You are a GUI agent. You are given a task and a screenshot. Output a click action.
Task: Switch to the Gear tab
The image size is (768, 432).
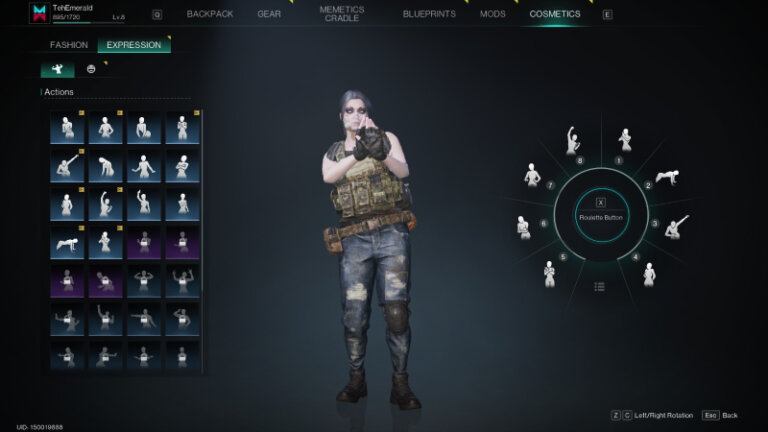(269, 14)
